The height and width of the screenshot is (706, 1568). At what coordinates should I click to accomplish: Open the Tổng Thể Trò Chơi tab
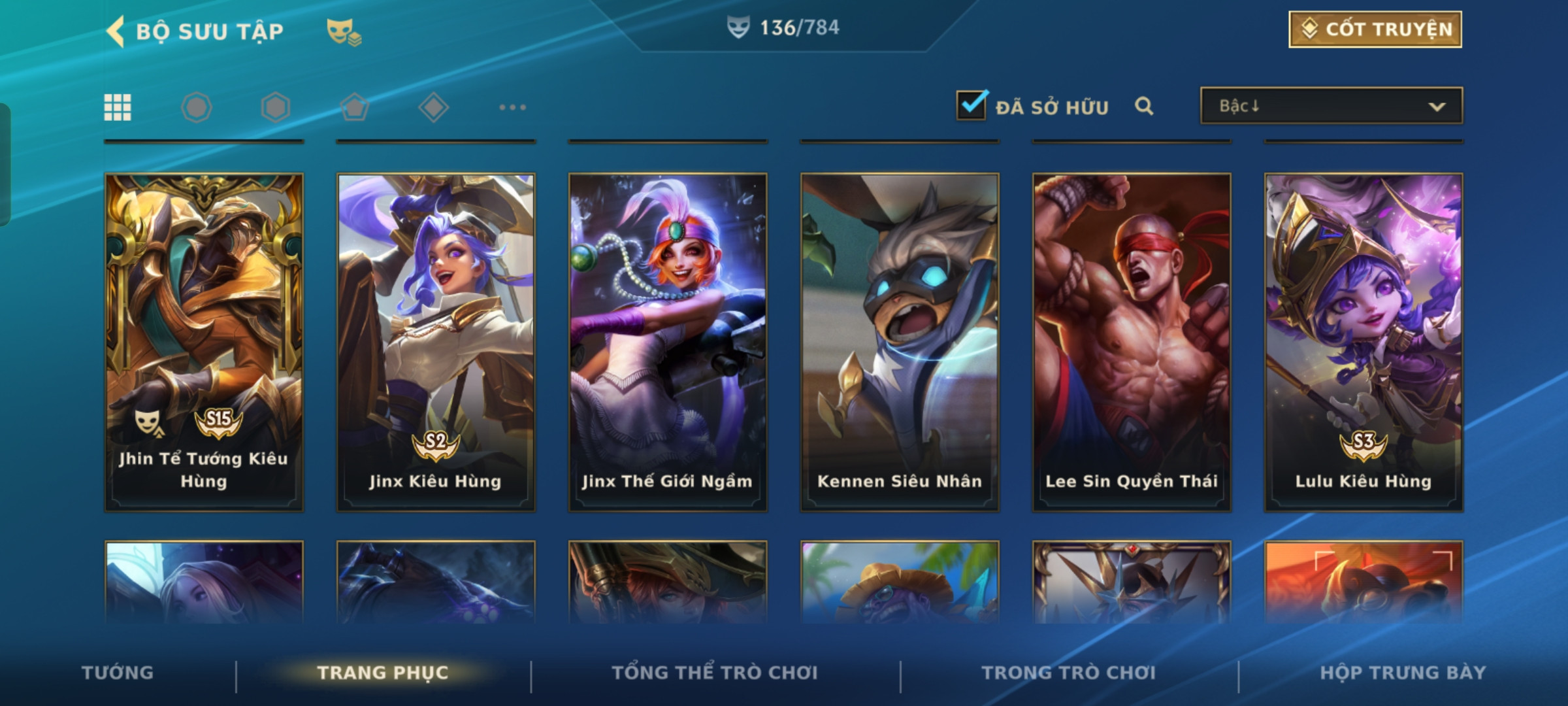tap(715, 673)
